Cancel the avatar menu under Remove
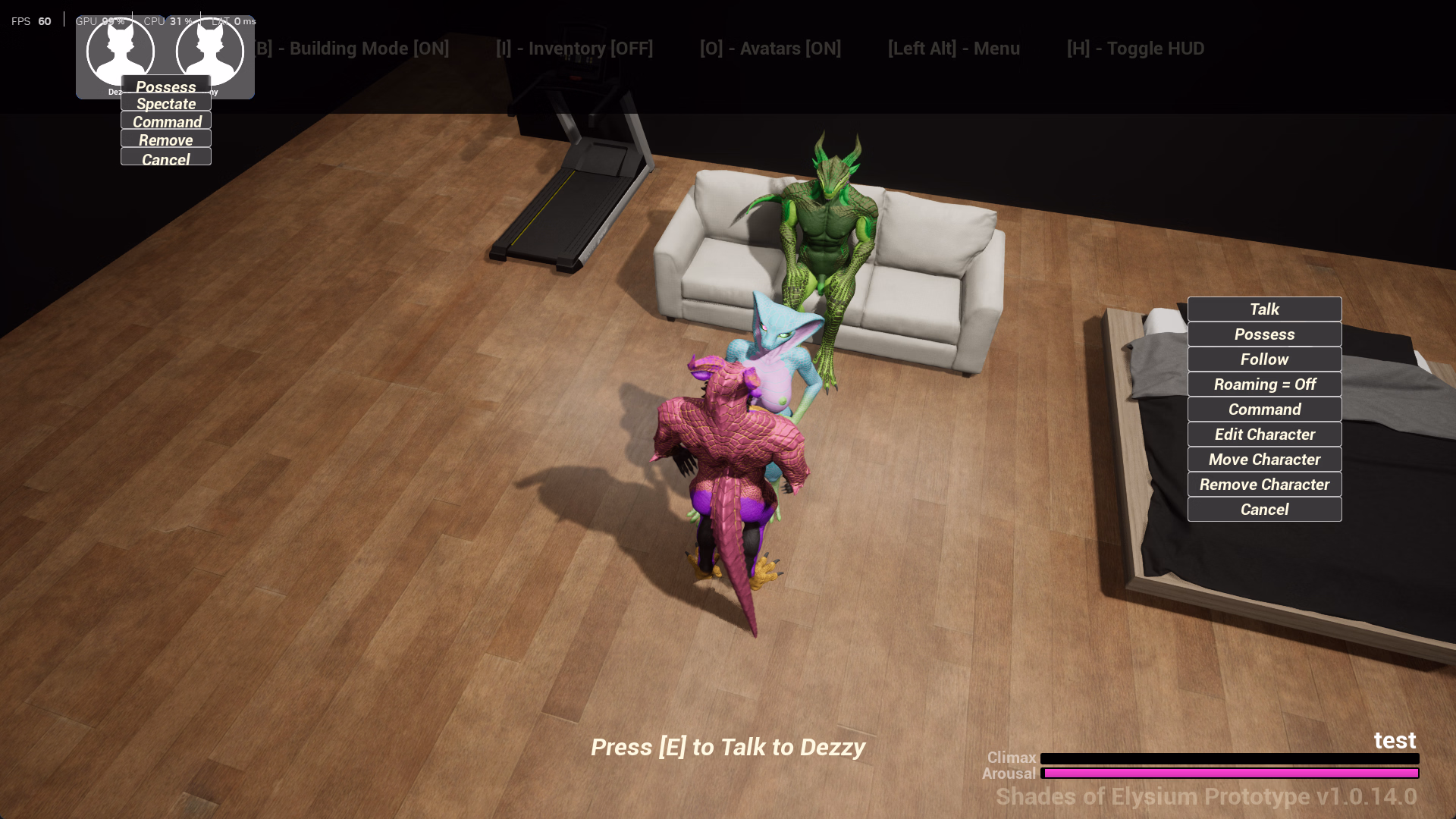 (x=166, y=158)
